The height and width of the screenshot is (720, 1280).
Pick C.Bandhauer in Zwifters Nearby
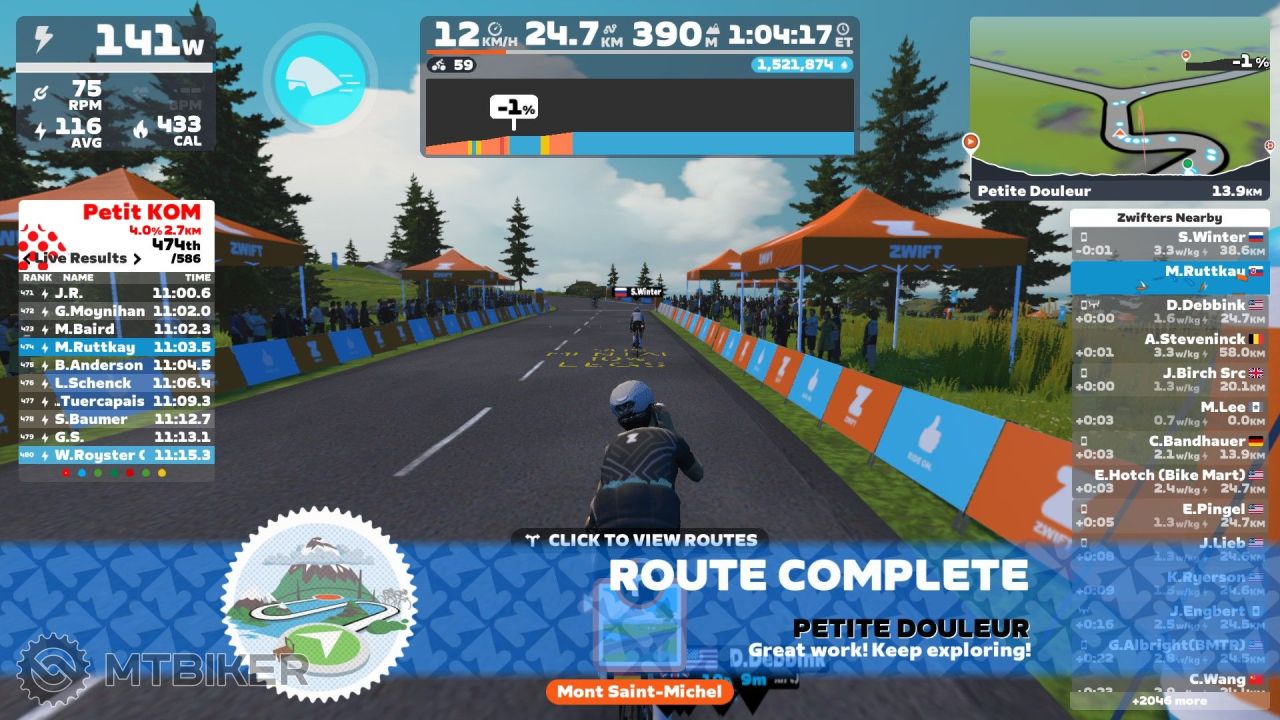(x=1169, y=447)
